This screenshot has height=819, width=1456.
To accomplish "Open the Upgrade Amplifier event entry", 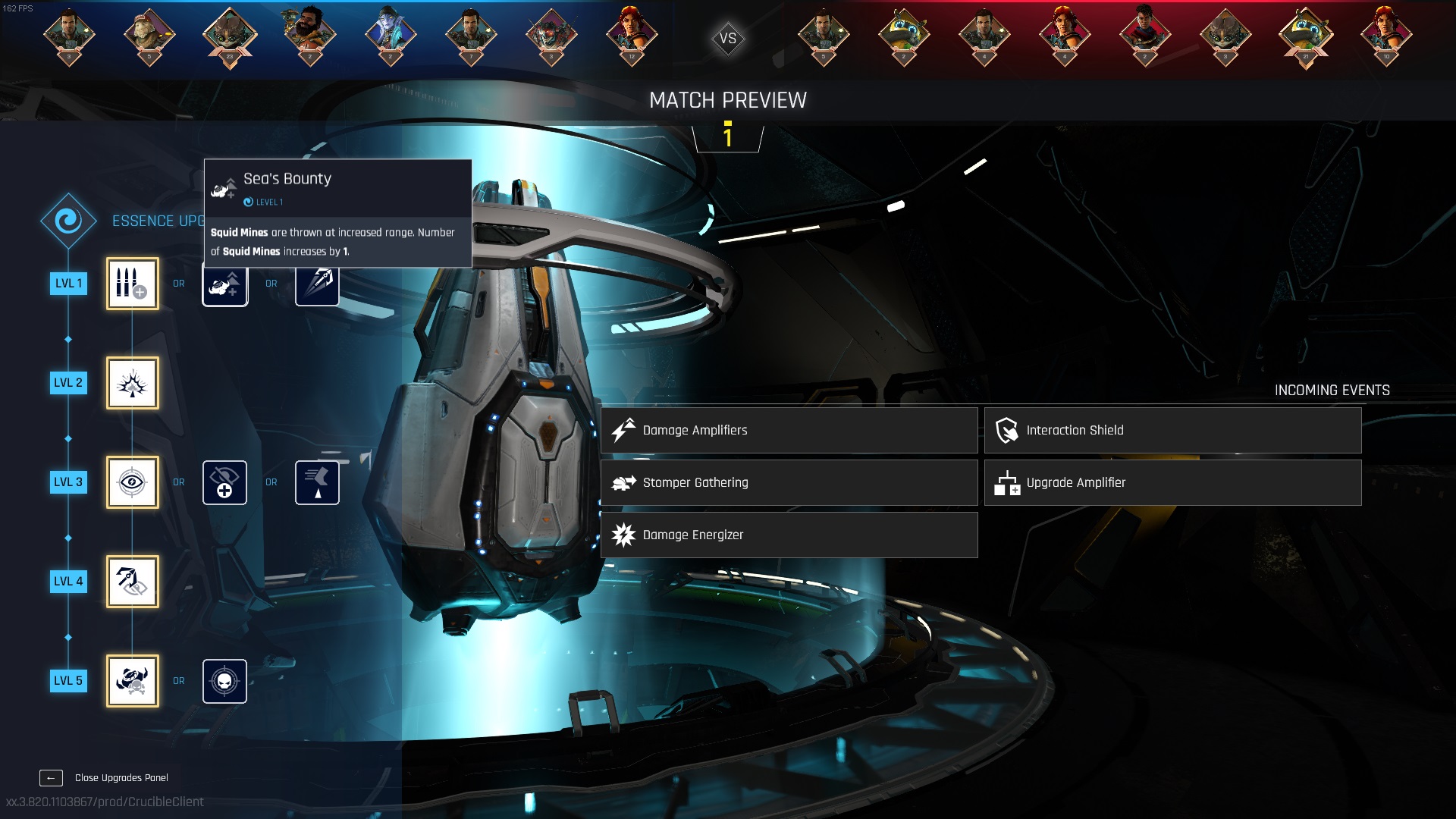I will [1172, 482].
